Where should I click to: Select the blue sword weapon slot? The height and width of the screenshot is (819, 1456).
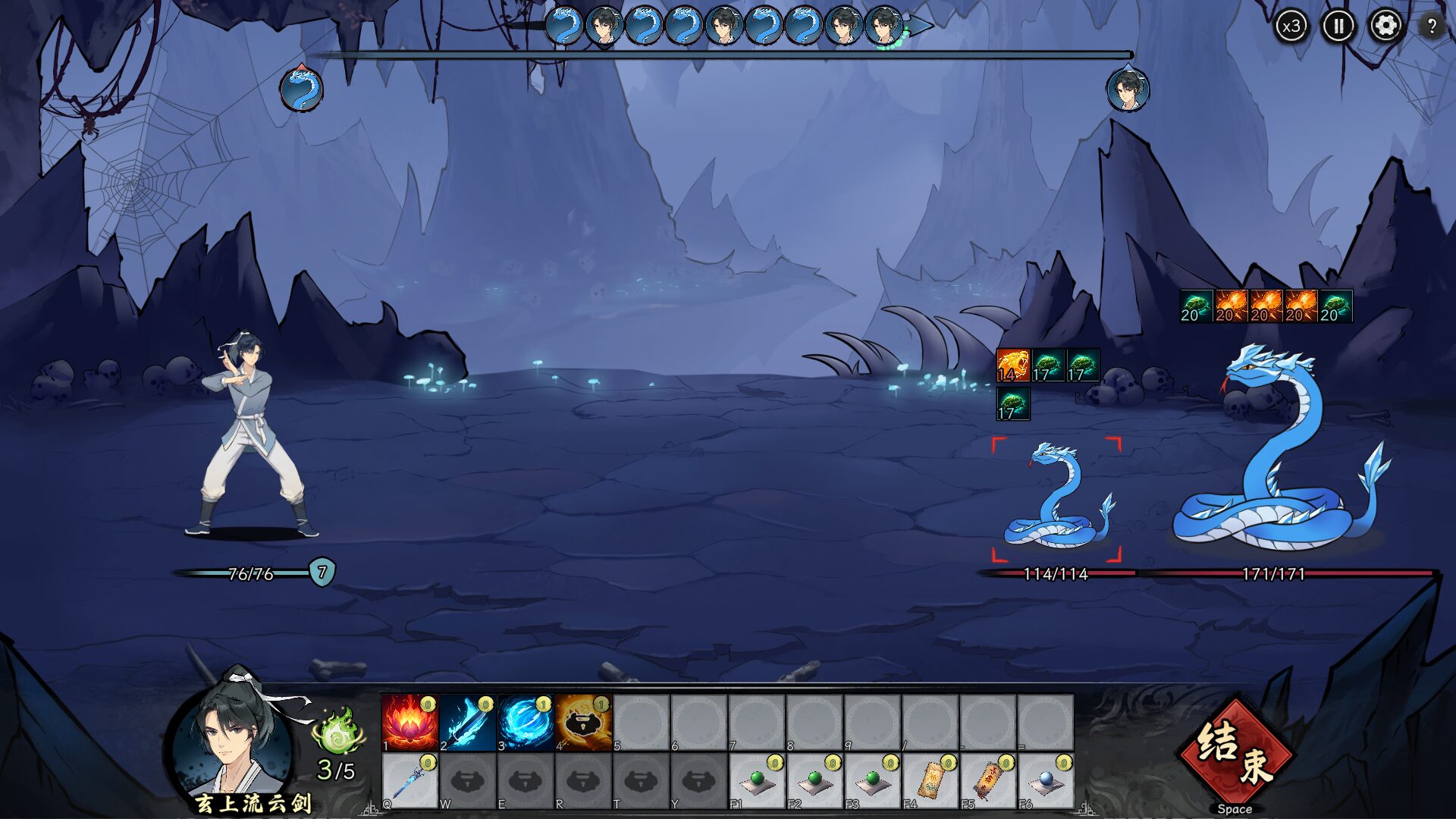(409, 781)
